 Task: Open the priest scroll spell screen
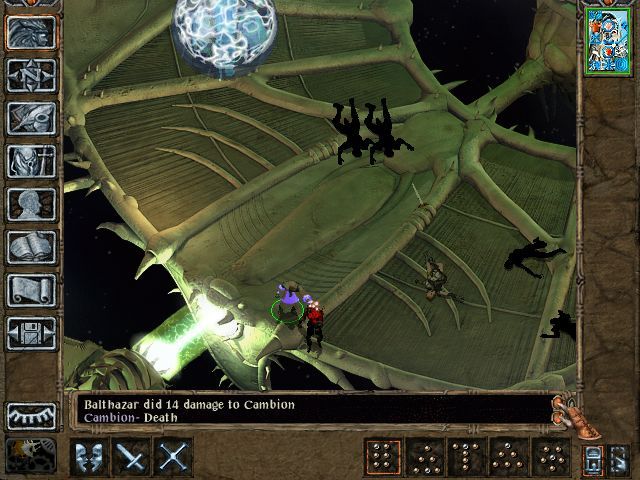pyautogui.click(x=31, y=290)
